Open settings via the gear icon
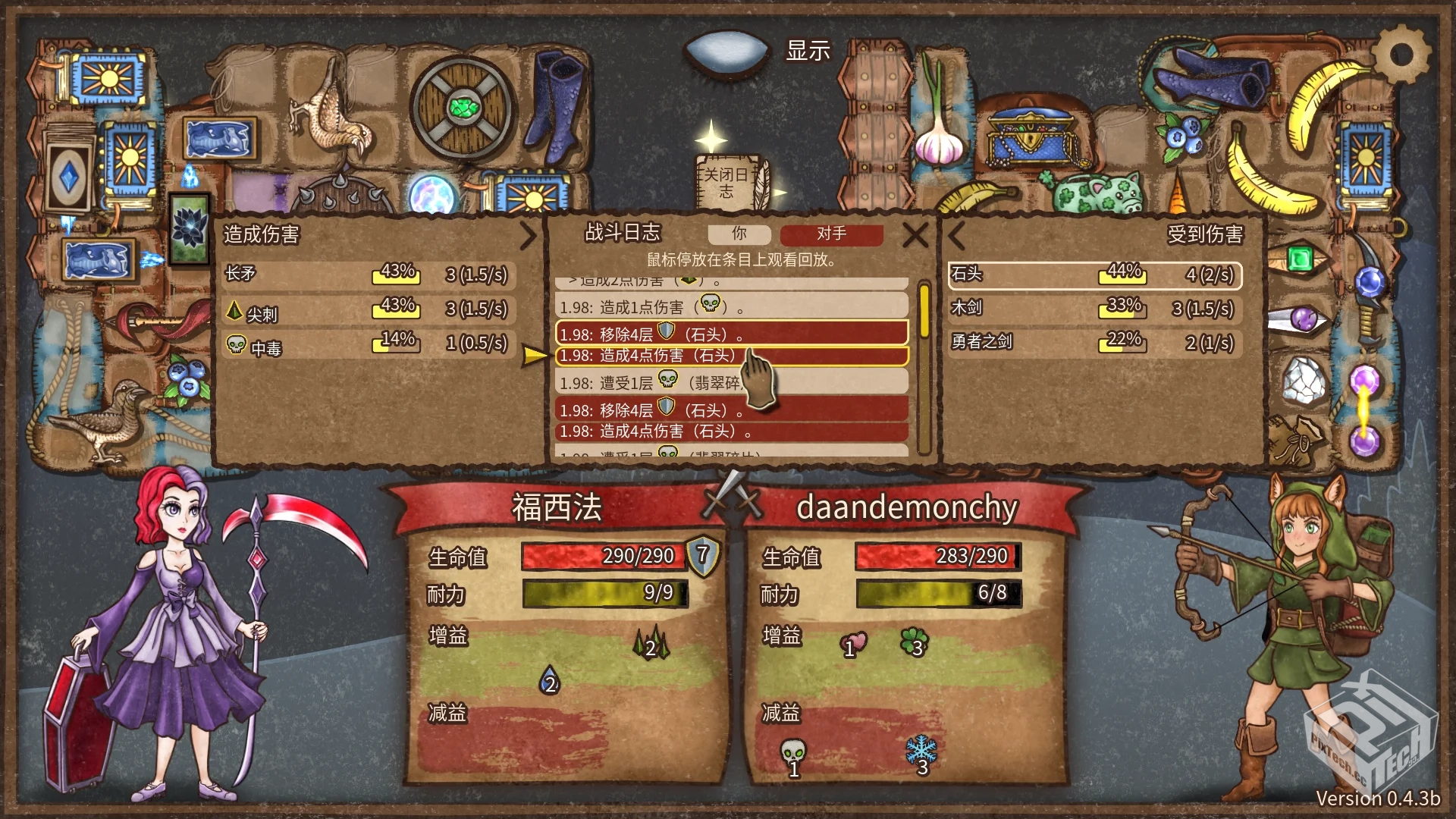The height and width of the screenshot is (819, 1456). point(1401,55)
